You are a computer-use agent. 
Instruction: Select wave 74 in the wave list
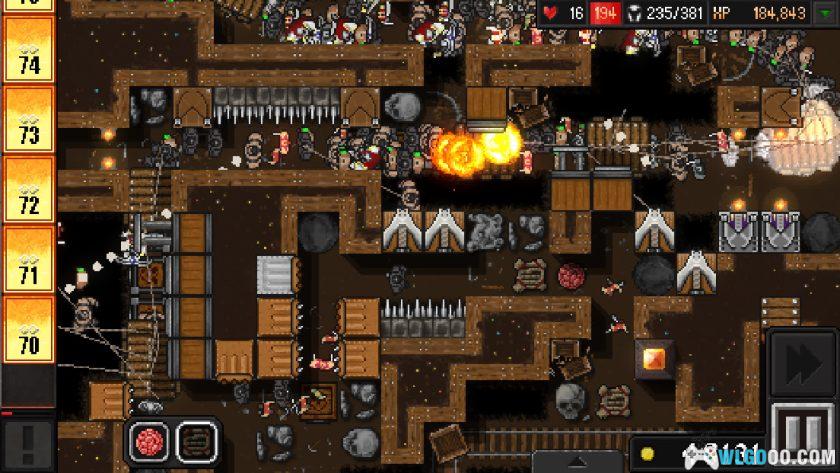click(x=27, y=50)
